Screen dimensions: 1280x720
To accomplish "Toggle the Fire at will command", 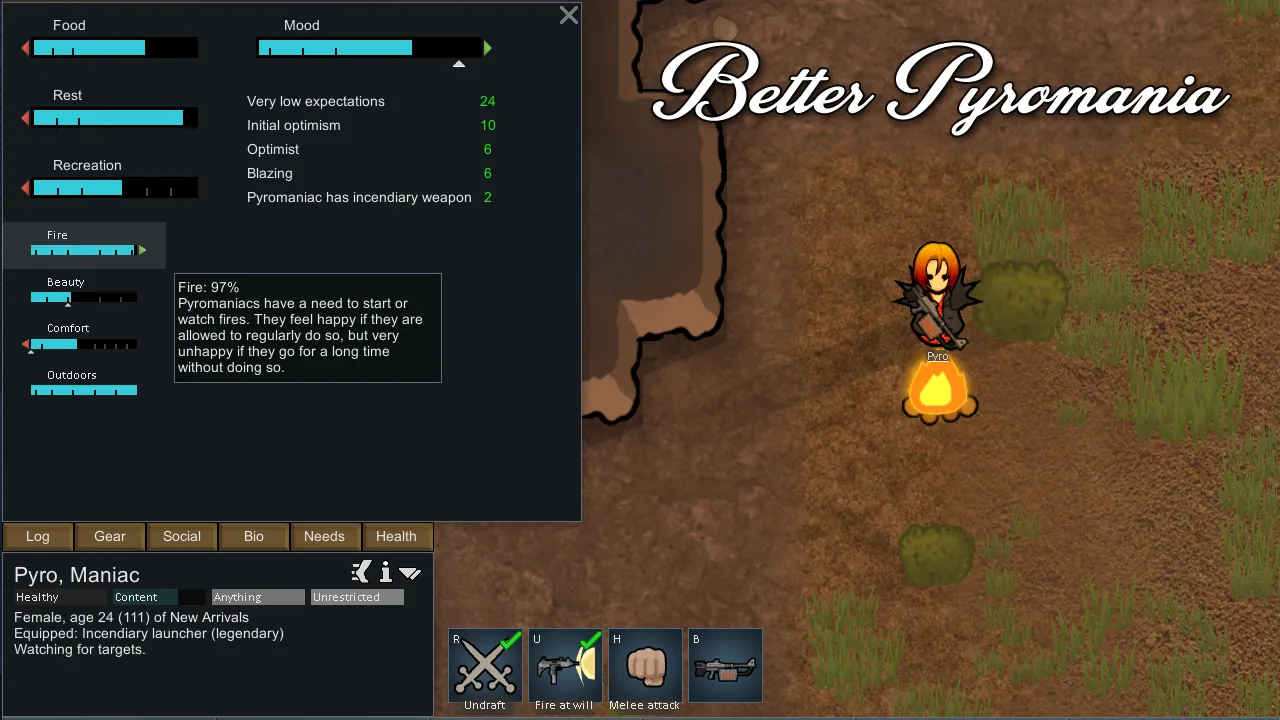I will pos(565,665).
